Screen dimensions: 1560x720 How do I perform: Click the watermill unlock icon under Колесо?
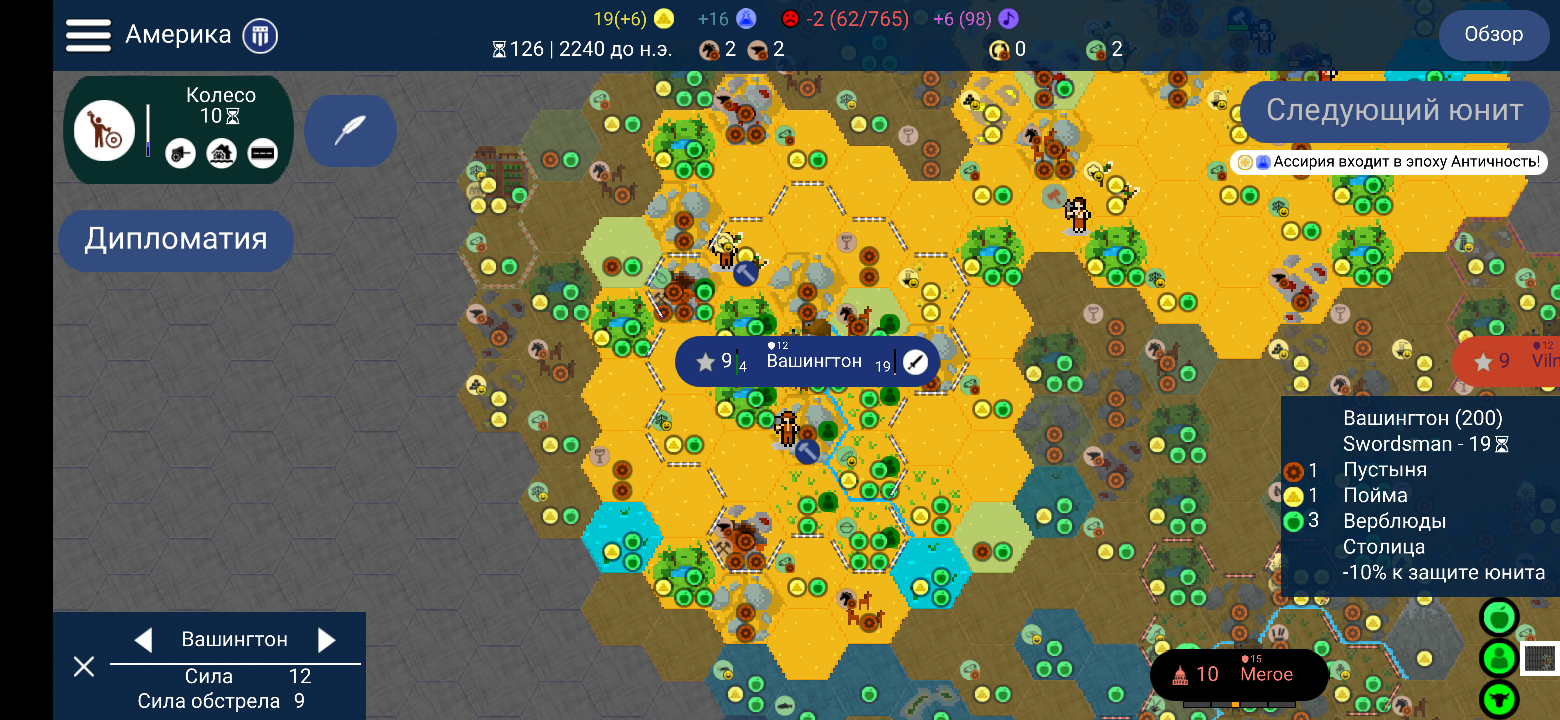coord(220,153)
